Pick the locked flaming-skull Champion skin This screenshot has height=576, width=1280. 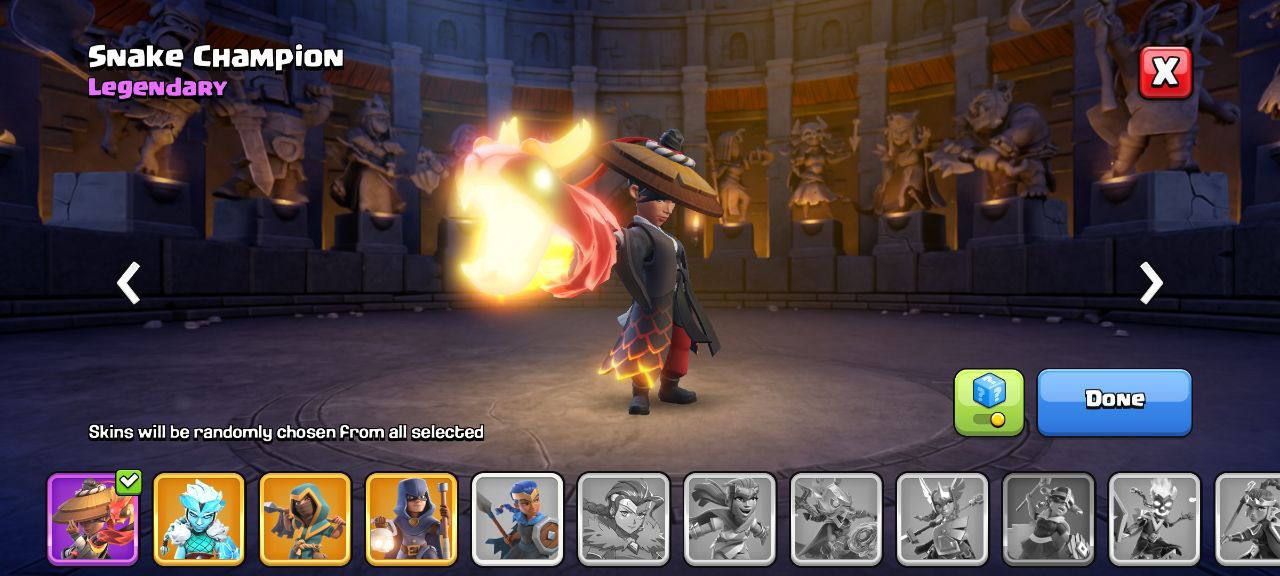[1154, 519]
